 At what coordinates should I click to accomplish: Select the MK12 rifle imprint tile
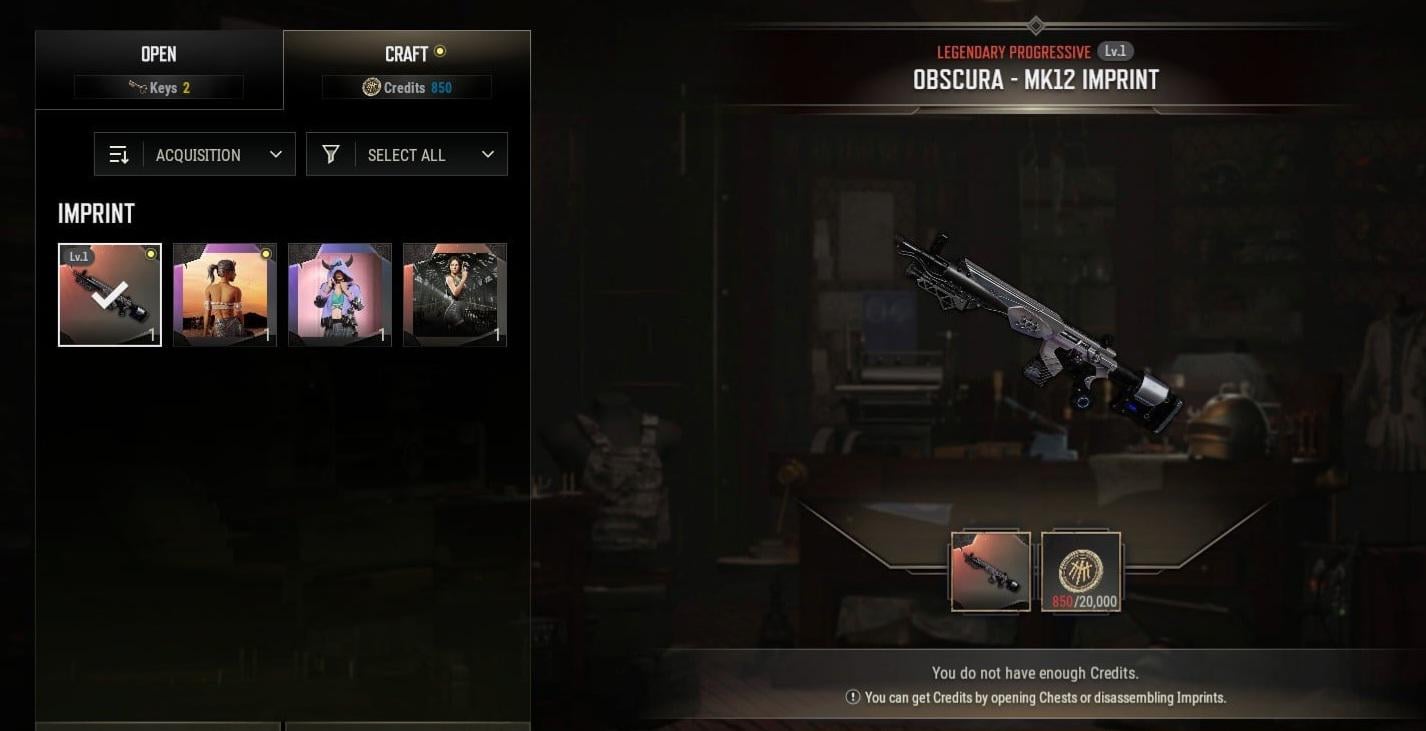click(x=110, y=295)
